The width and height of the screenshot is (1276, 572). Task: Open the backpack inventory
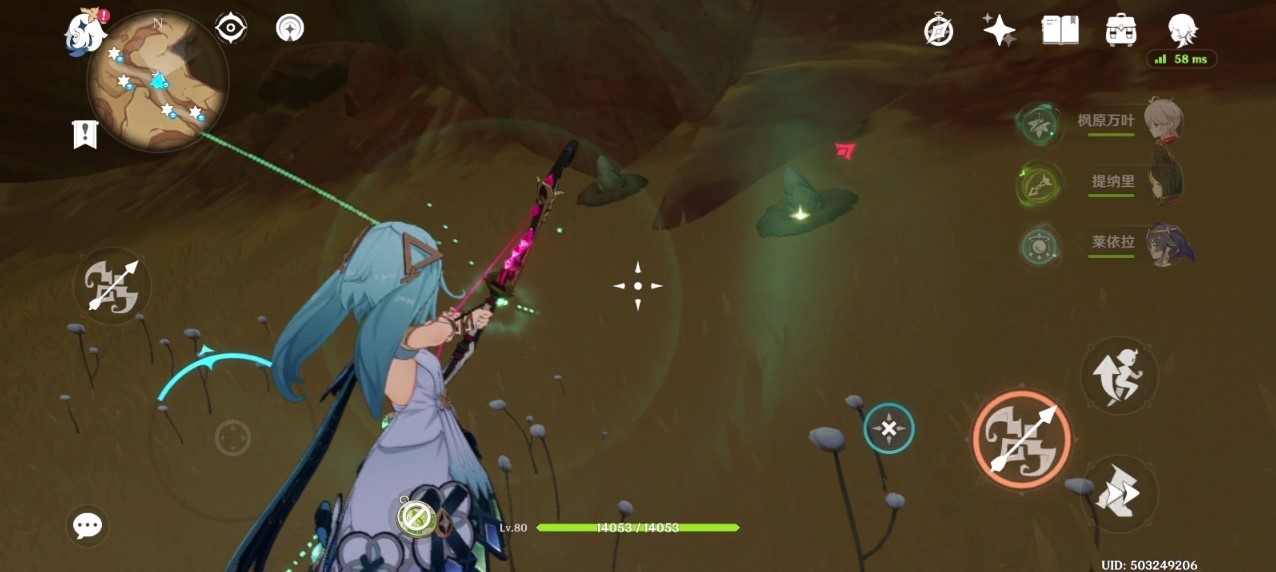1121,30
